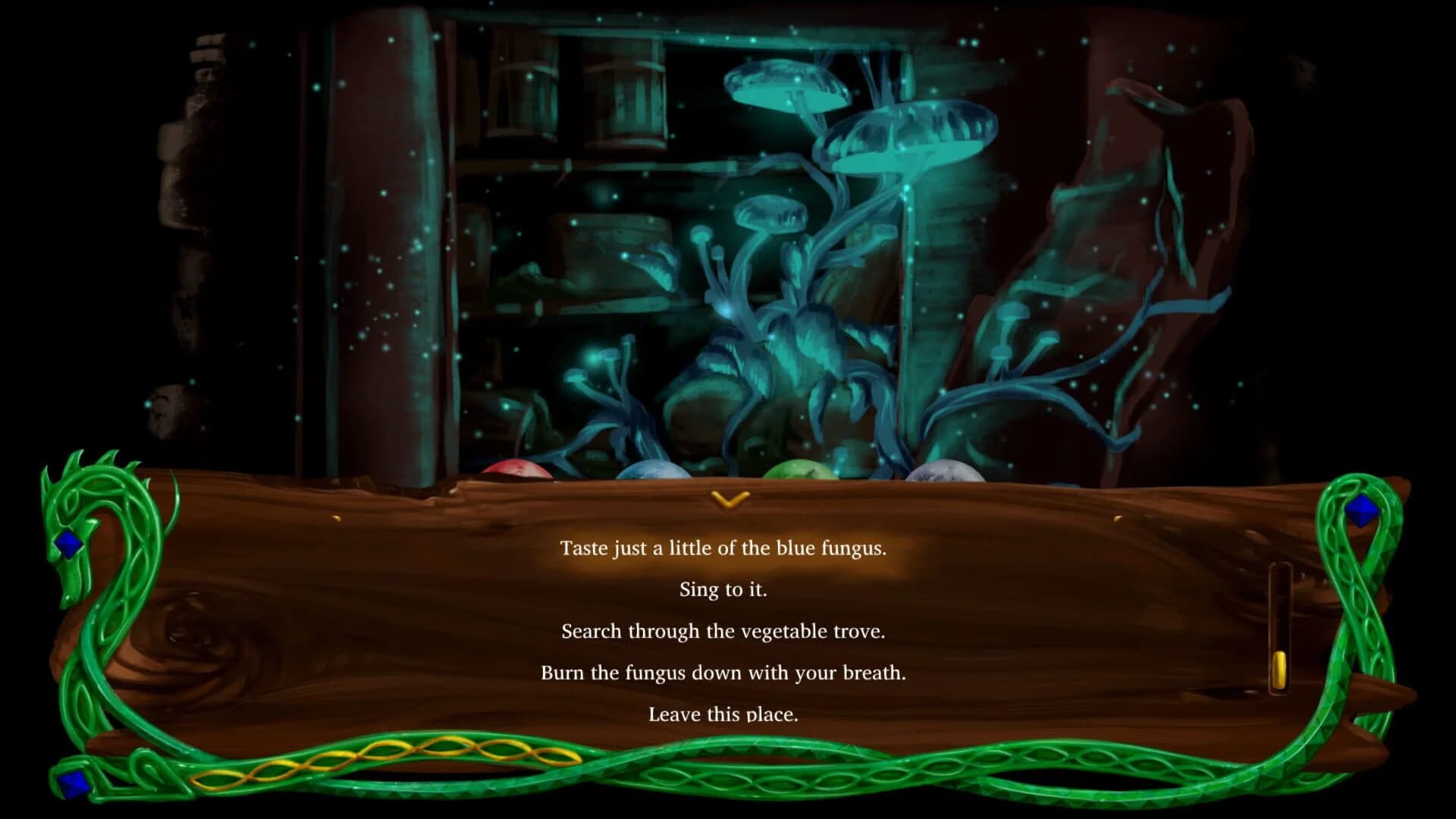Click the blue orb near the center
The width and height of the screenshot is (1456, 819).
(x=652, y=472)
